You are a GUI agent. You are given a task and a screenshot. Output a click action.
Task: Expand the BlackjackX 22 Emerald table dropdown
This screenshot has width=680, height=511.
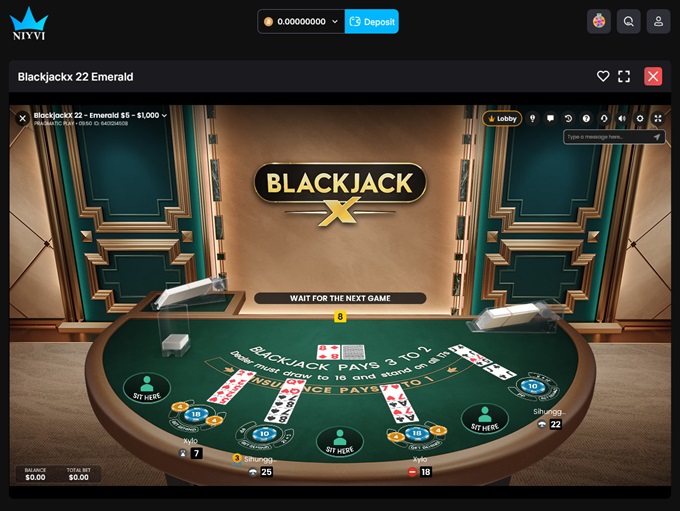(164, 115)
